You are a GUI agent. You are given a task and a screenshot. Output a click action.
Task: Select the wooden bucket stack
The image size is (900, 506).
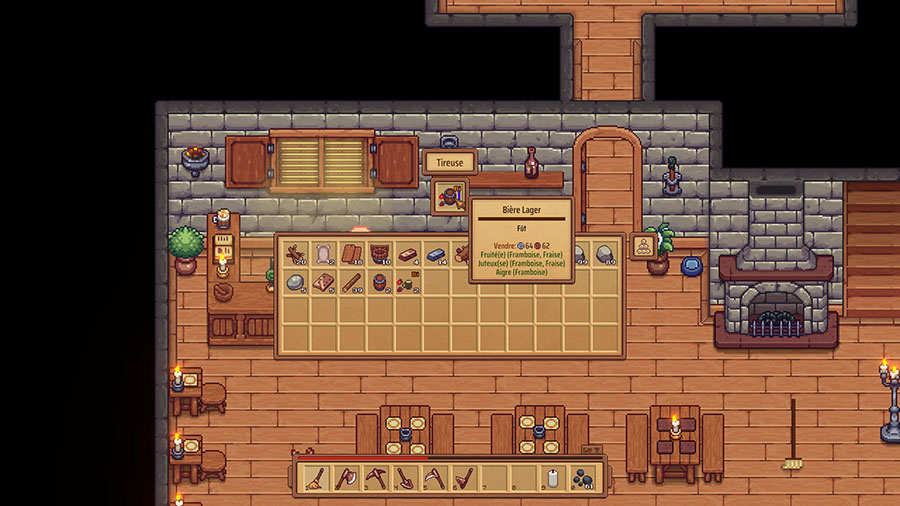pos(379,253)
